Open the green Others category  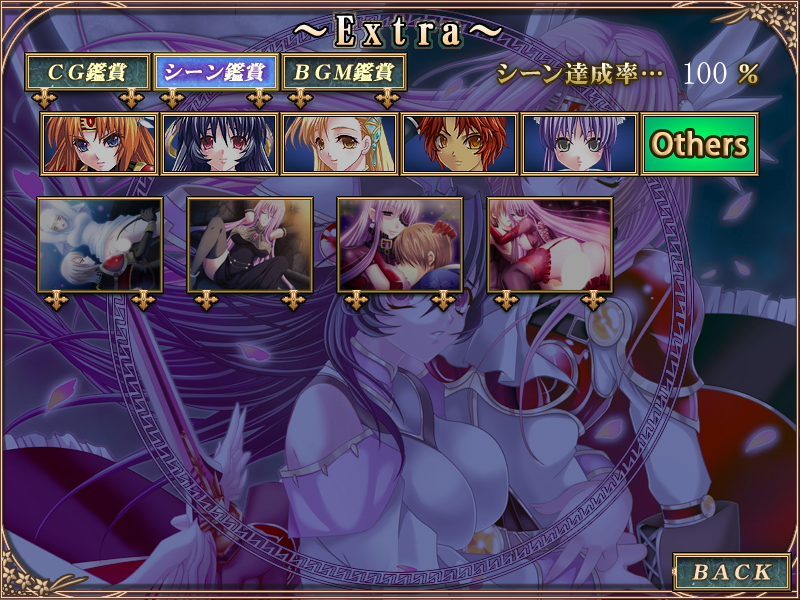[x=699, y=144]
